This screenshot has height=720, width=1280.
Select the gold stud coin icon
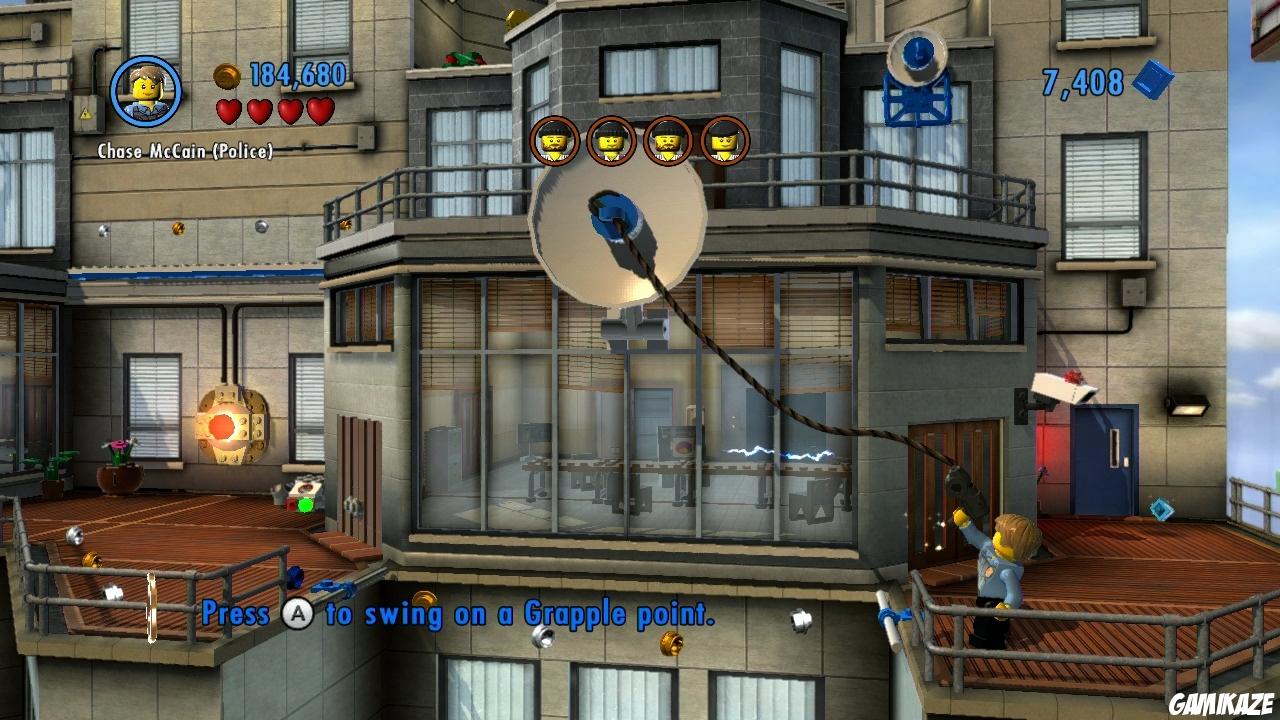point(225,74)
